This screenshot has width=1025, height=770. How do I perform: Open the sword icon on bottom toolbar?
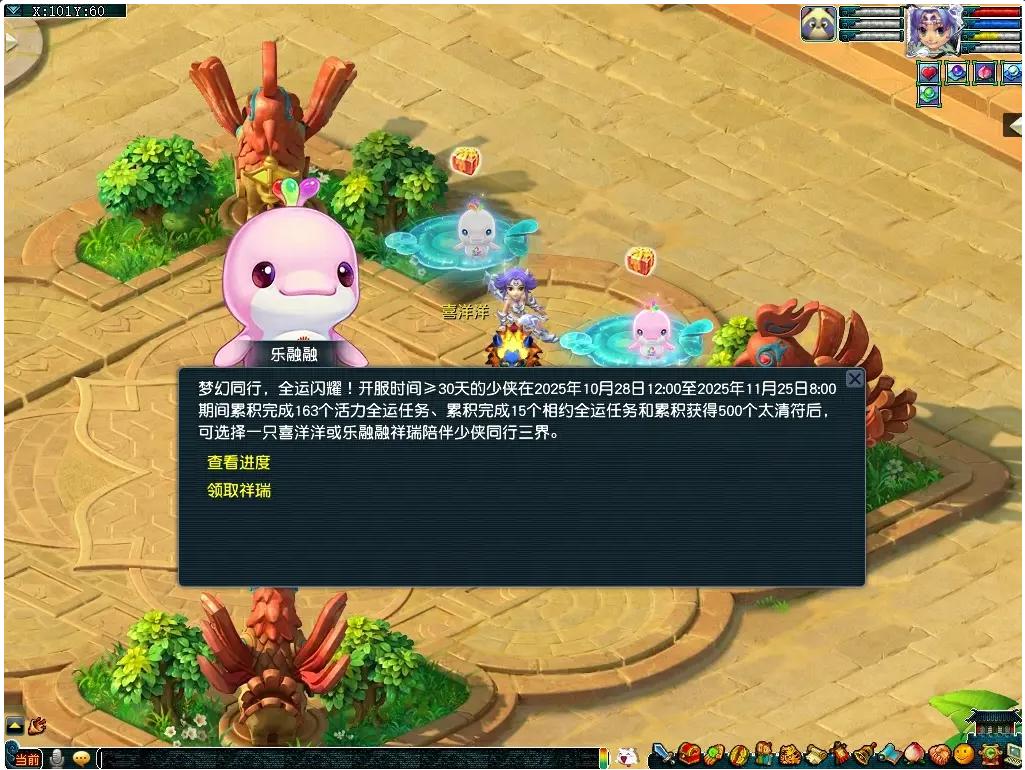click(661, 754)
